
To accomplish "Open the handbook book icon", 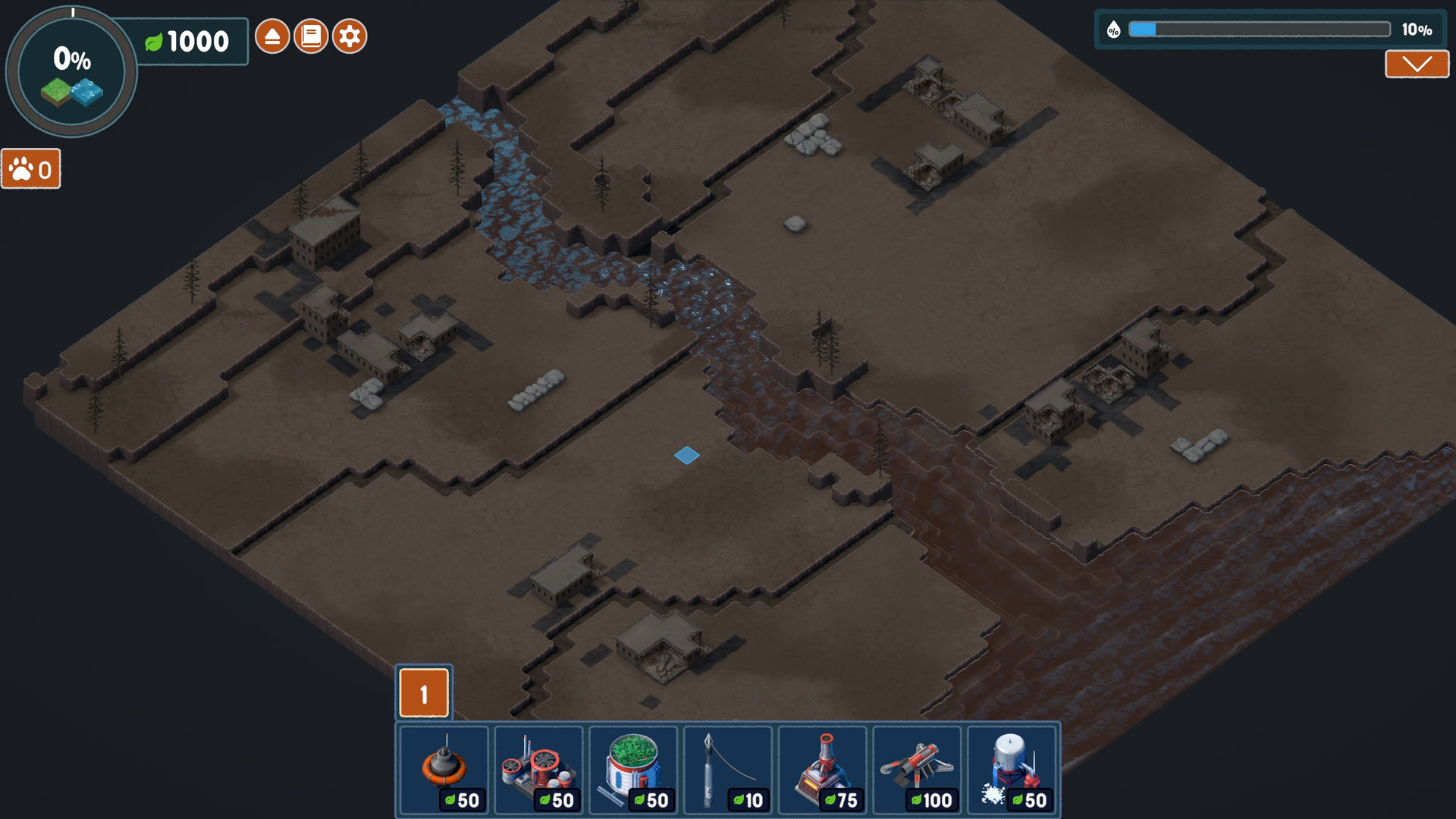I will click(311, 36).
